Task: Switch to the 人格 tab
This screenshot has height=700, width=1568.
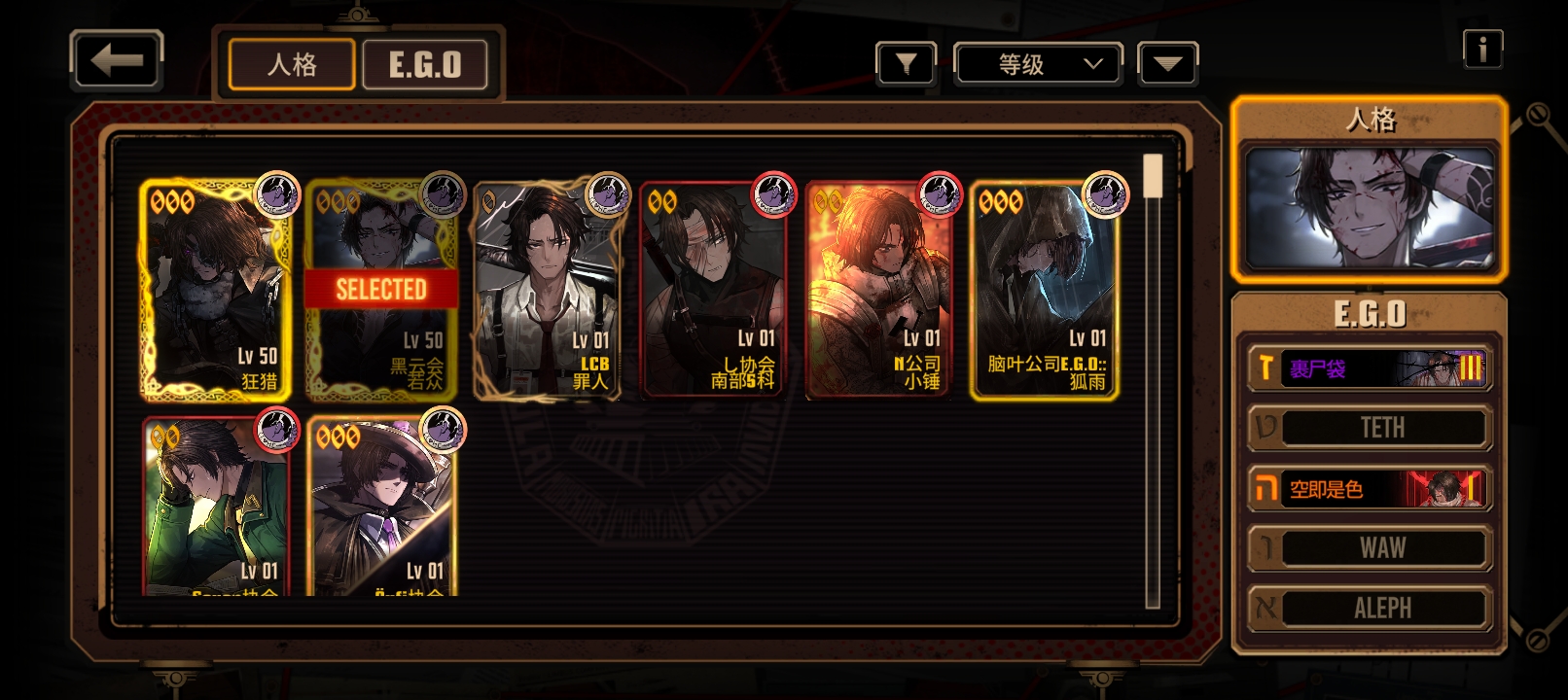Action: [292, 65]
